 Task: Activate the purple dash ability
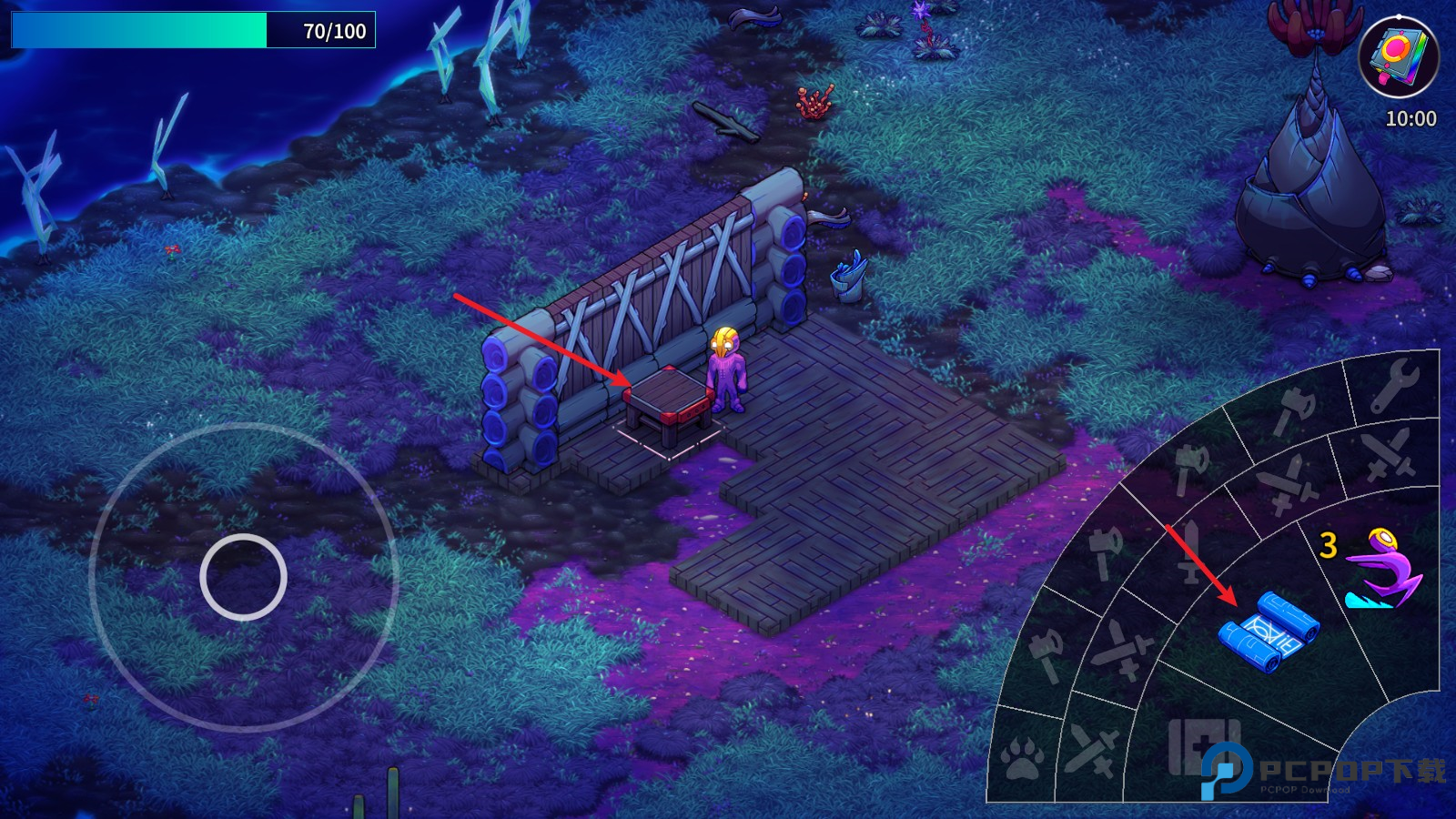tap(1383, 571)
